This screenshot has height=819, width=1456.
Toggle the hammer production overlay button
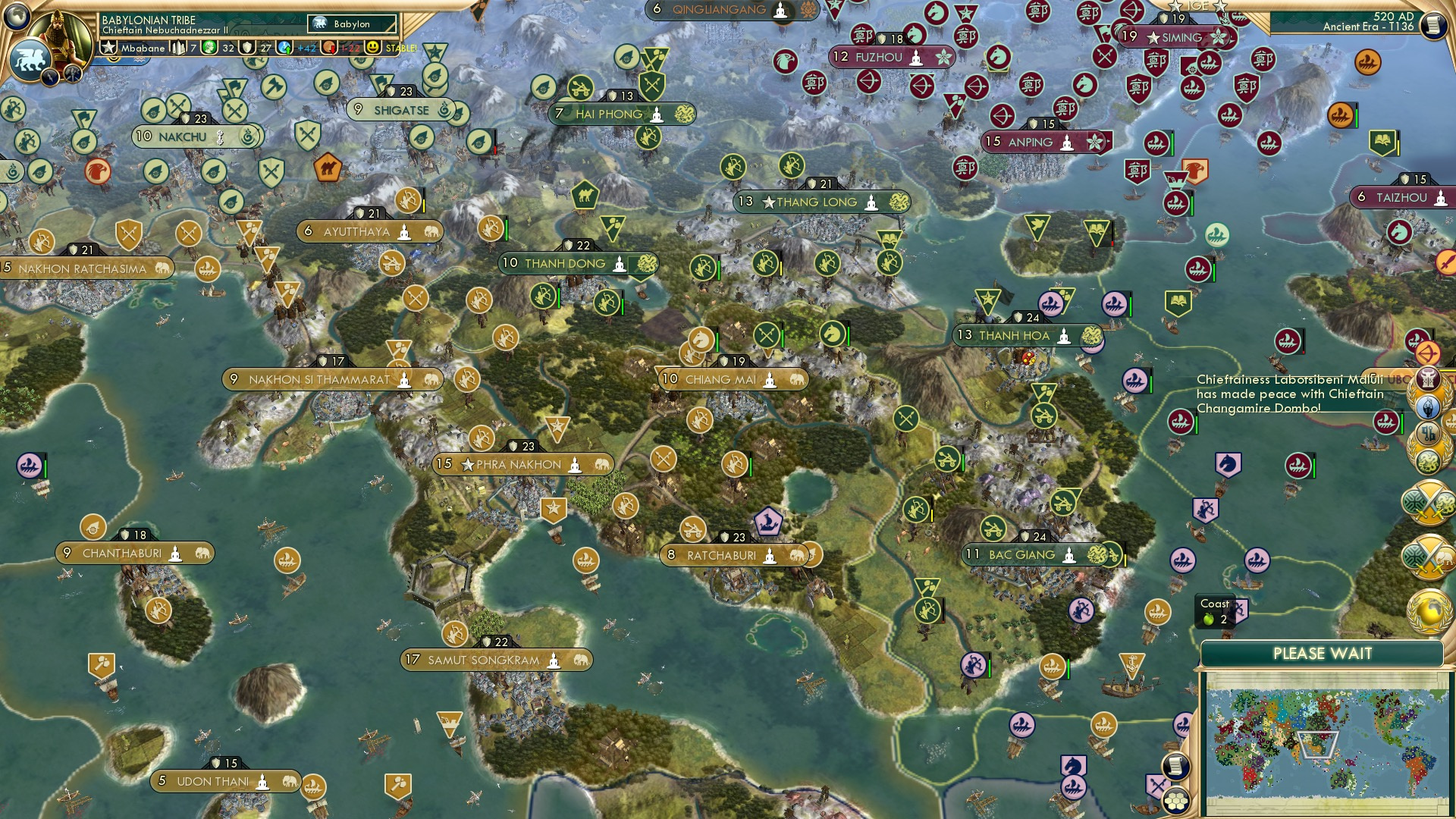pos(72,75)
